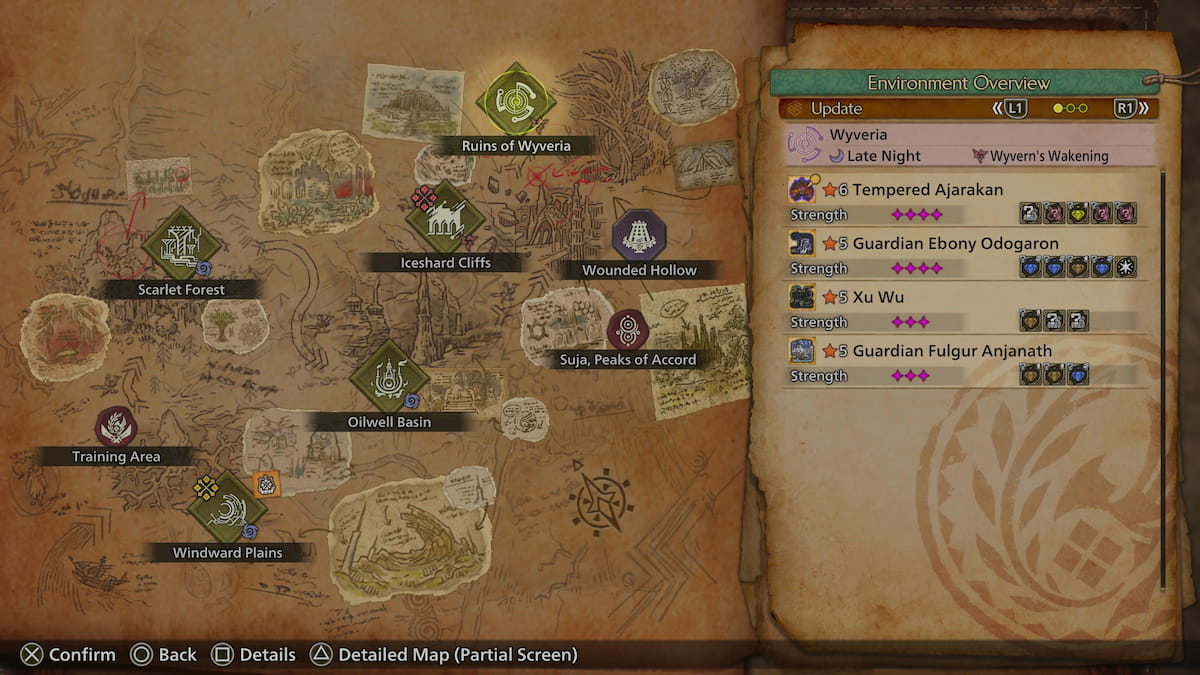Select the Oilwell Basin location
This screenshot has width=1200, height=675.
click(x=389, y=377)
